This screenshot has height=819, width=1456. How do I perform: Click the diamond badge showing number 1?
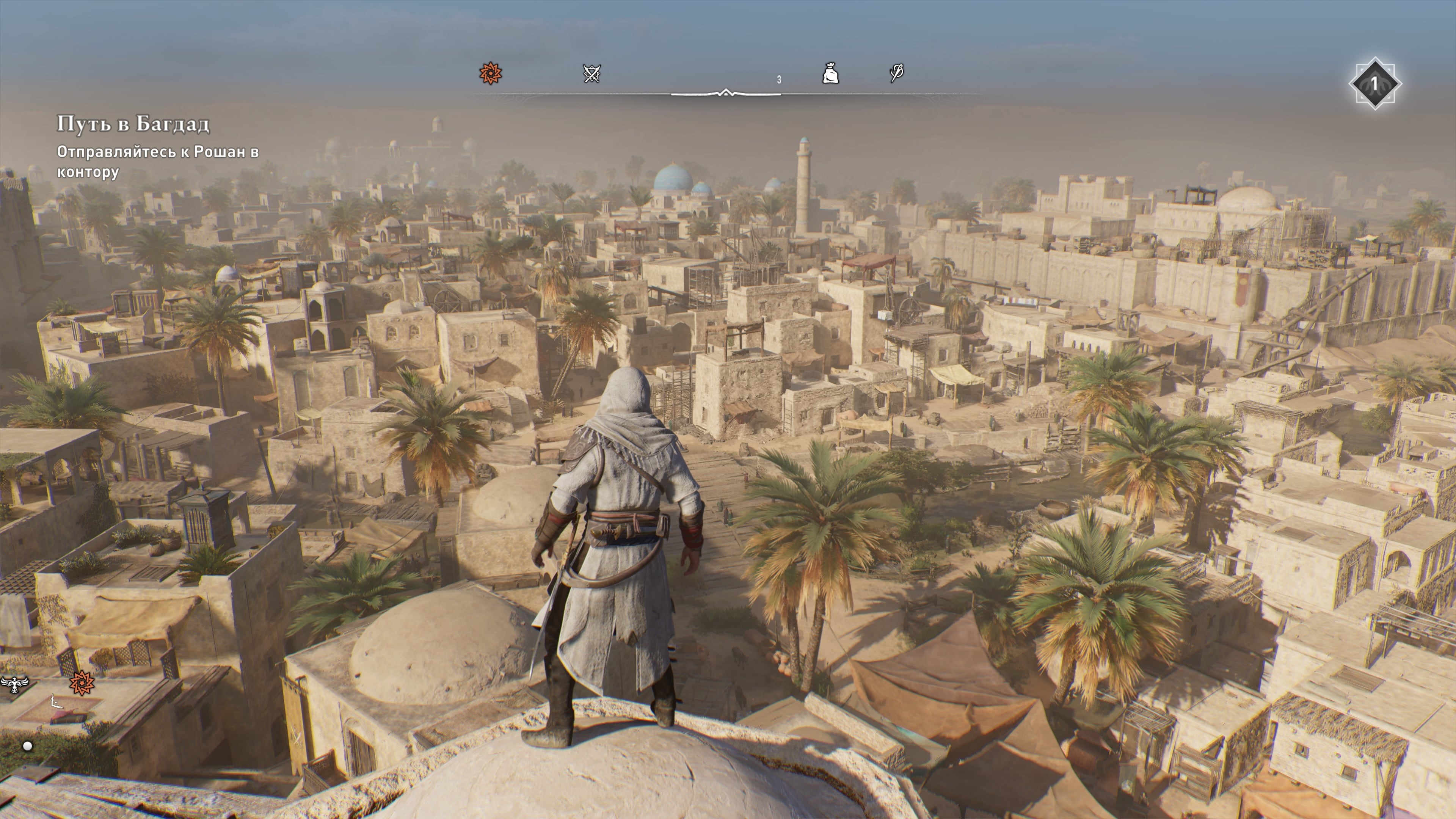tap(1374, 84)
